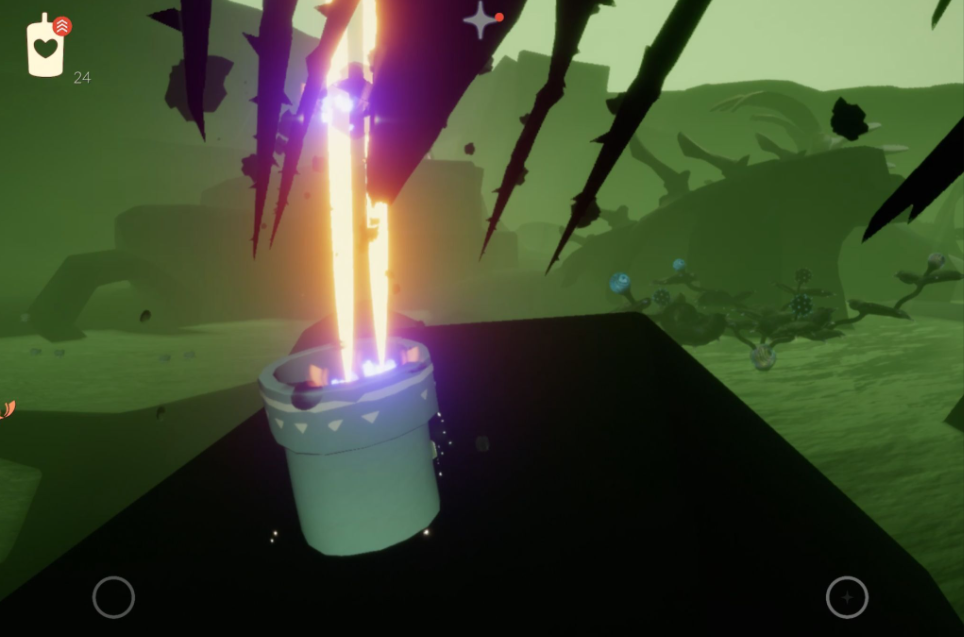The height and width of the screenshot is (637, 964).
Task: Open the heart candle icon menu
Action: [x=45, y=47]
